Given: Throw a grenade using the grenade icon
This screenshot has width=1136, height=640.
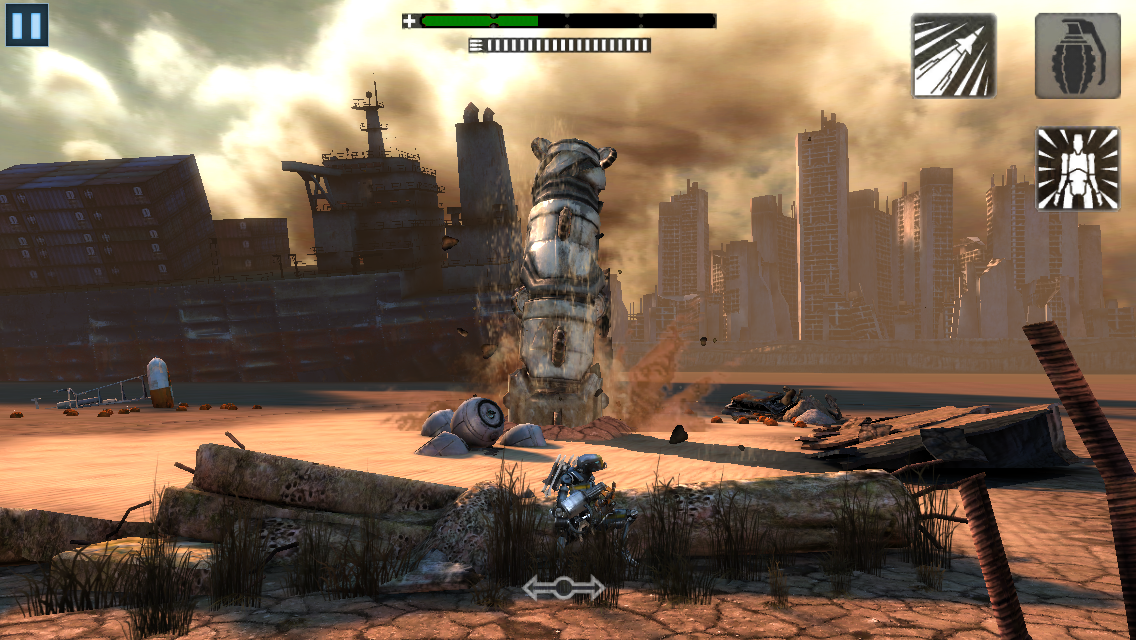Looking at the screenshot, I should coord(1076,56).
